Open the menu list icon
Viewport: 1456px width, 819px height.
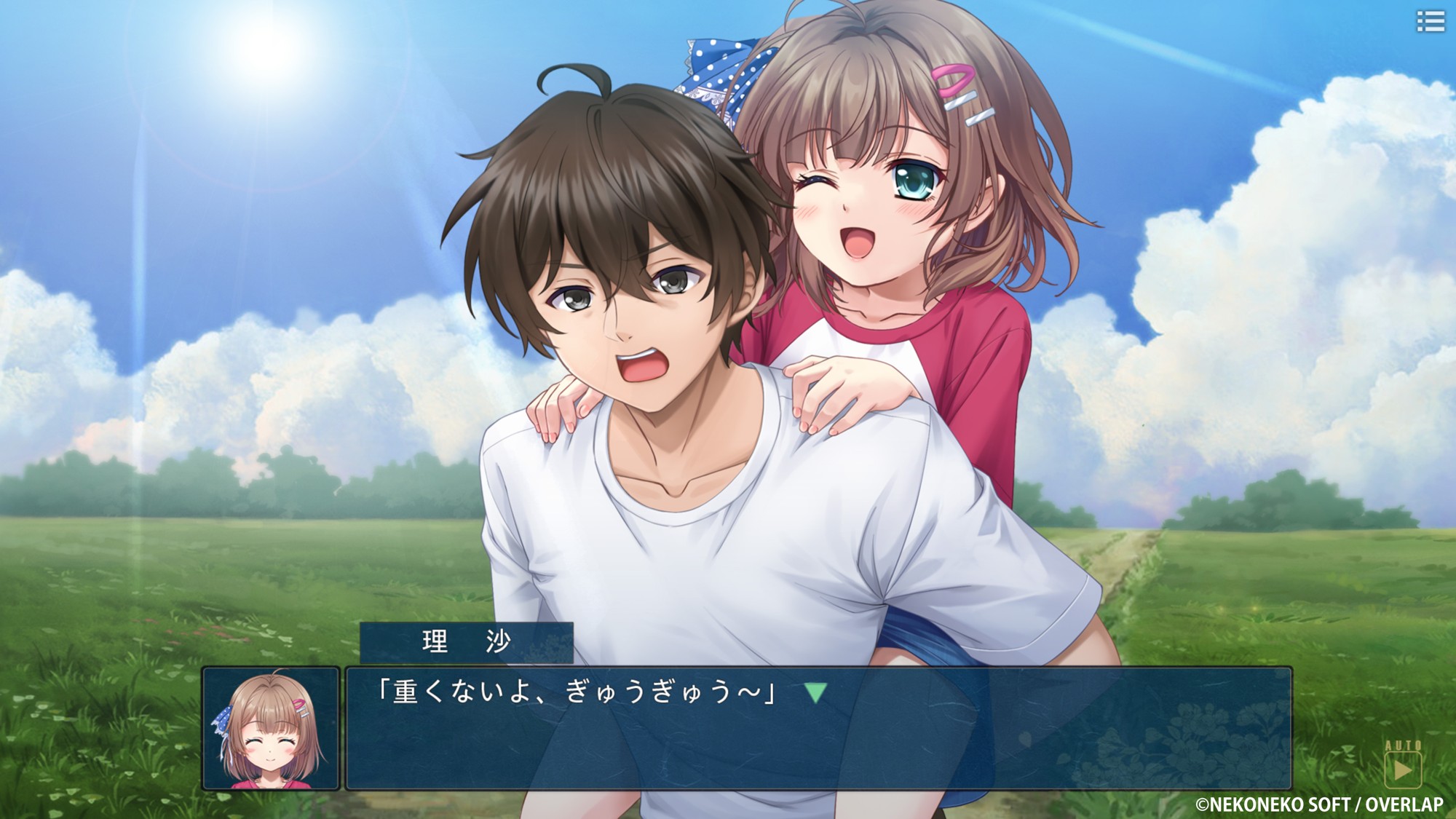1430,21
